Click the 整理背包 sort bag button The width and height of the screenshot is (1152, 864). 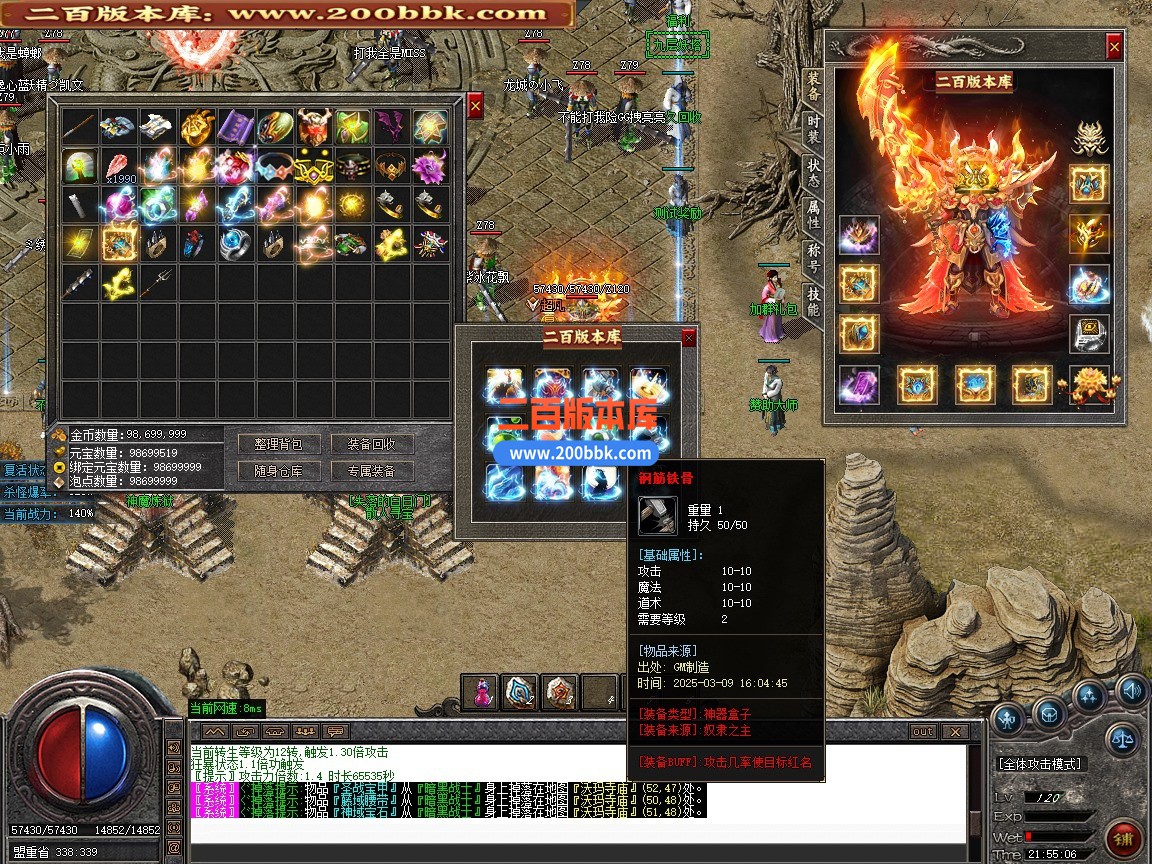pos(278,444)
